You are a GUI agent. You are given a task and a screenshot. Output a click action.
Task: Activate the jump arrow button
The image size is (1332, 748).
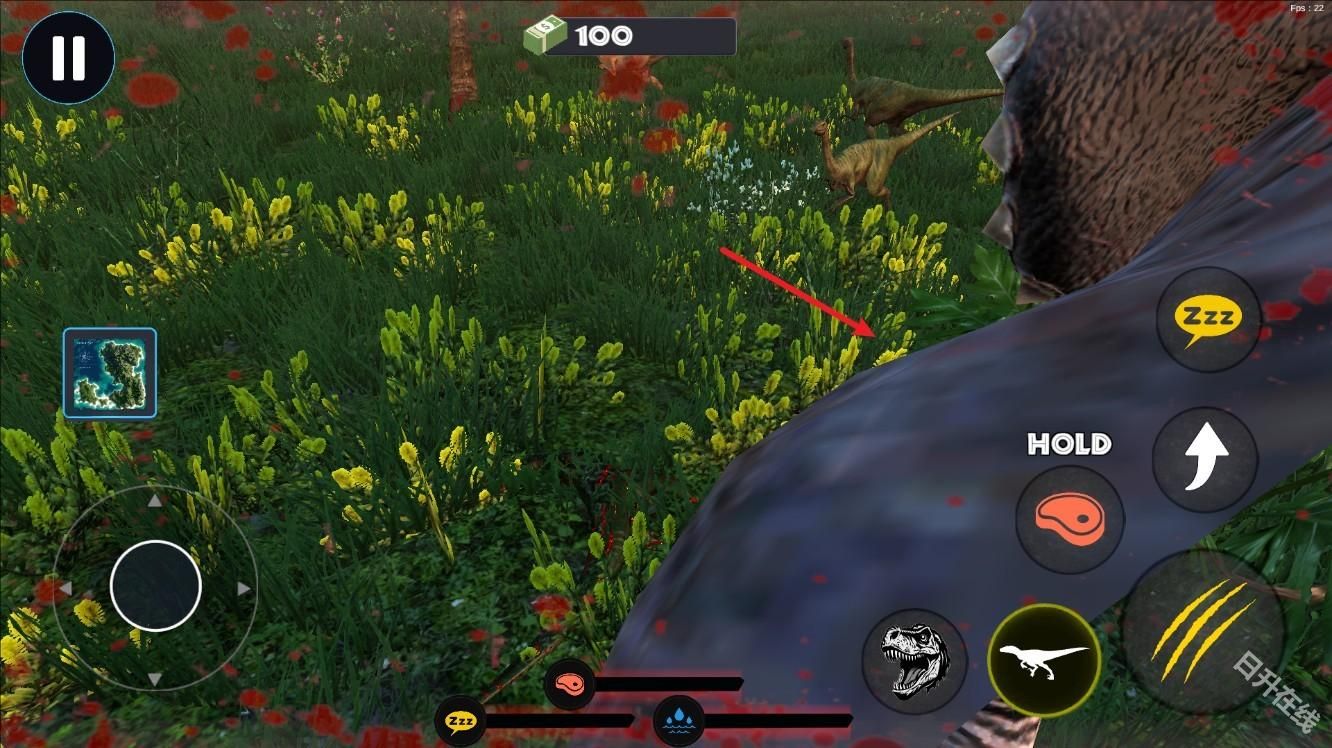1204,459
